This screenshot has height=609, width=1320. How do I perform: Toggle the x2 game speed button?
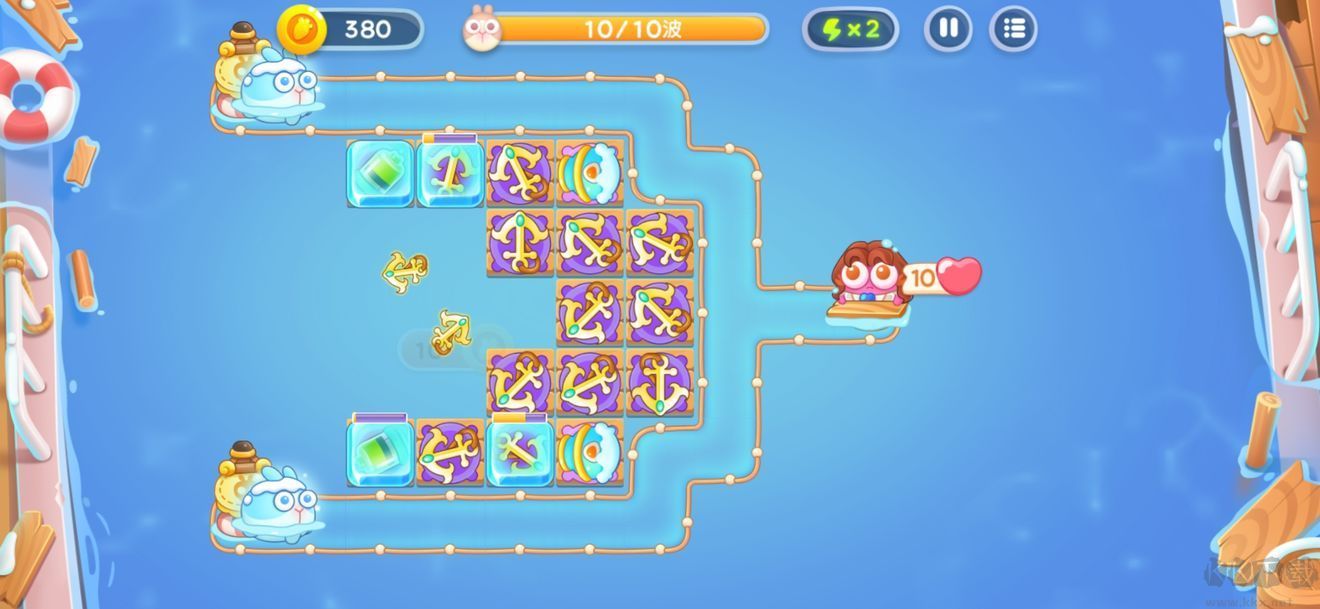tap(850, 29)
